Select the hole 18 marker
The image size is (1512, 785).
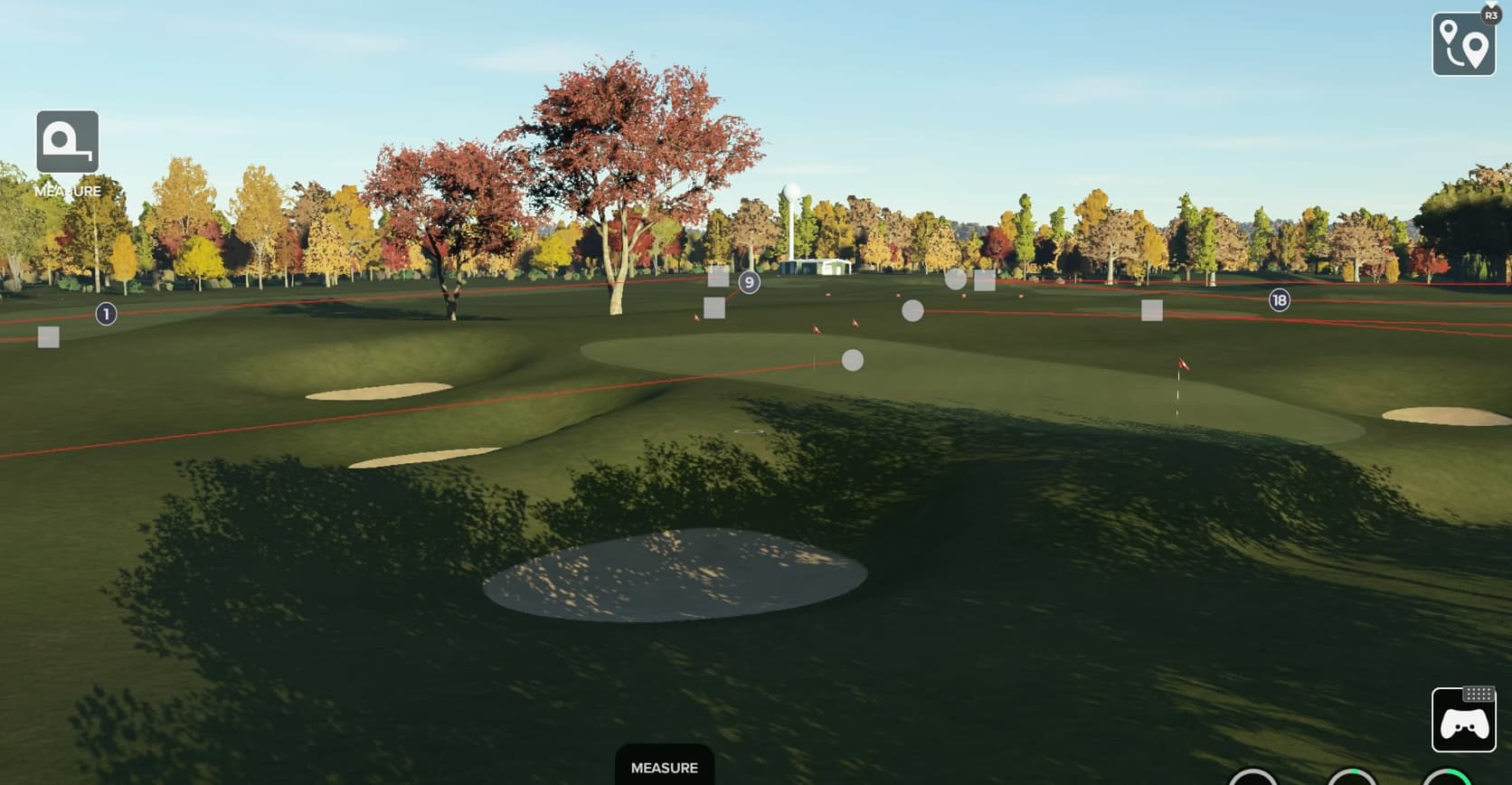1279,300
